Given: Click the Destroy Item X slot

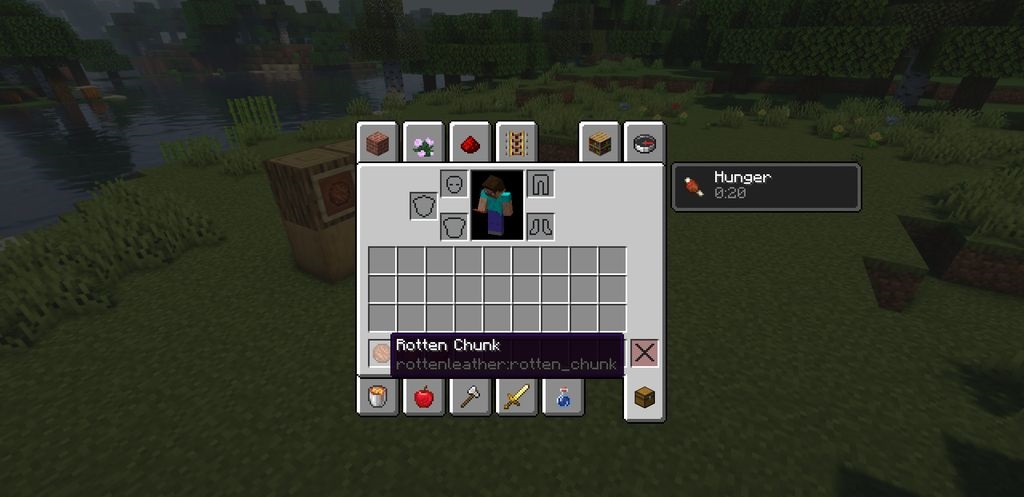Looking at the screenshot, I should pyautogui.click(x=645, y=353).
